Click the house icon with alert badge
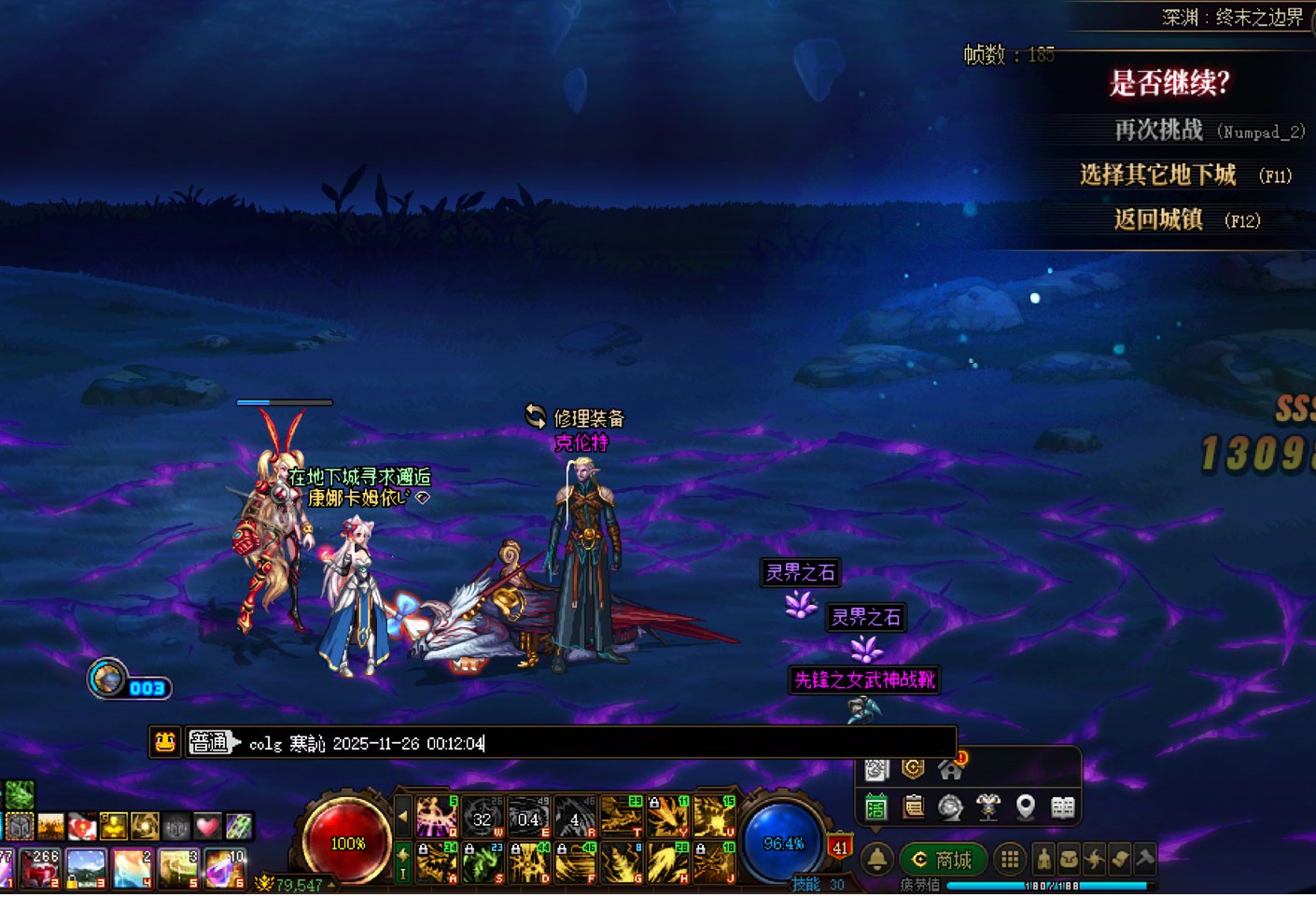1316x911 pixels. tap(951, 768)
